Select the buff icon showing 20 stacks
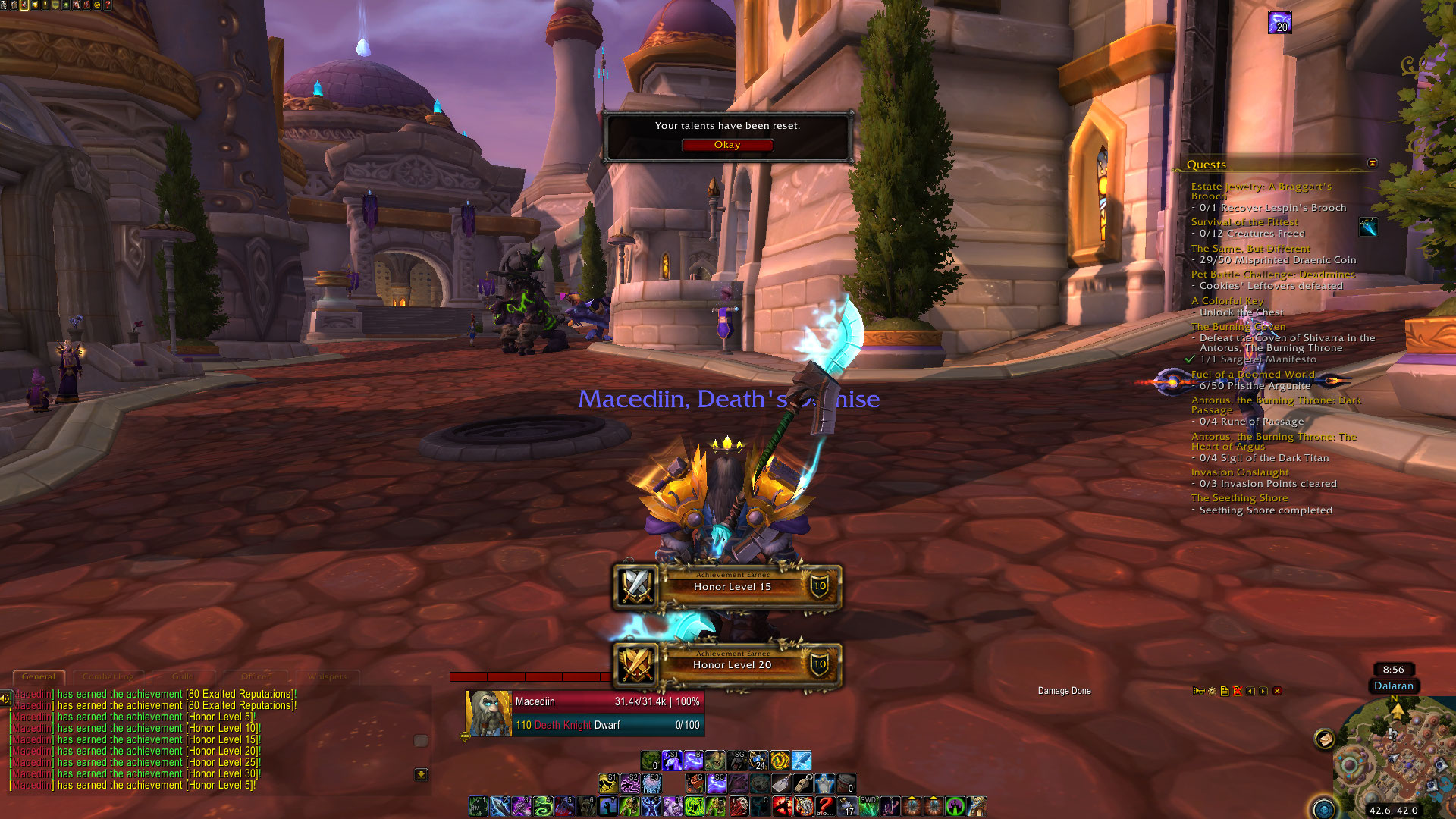 coord(1279,22)
